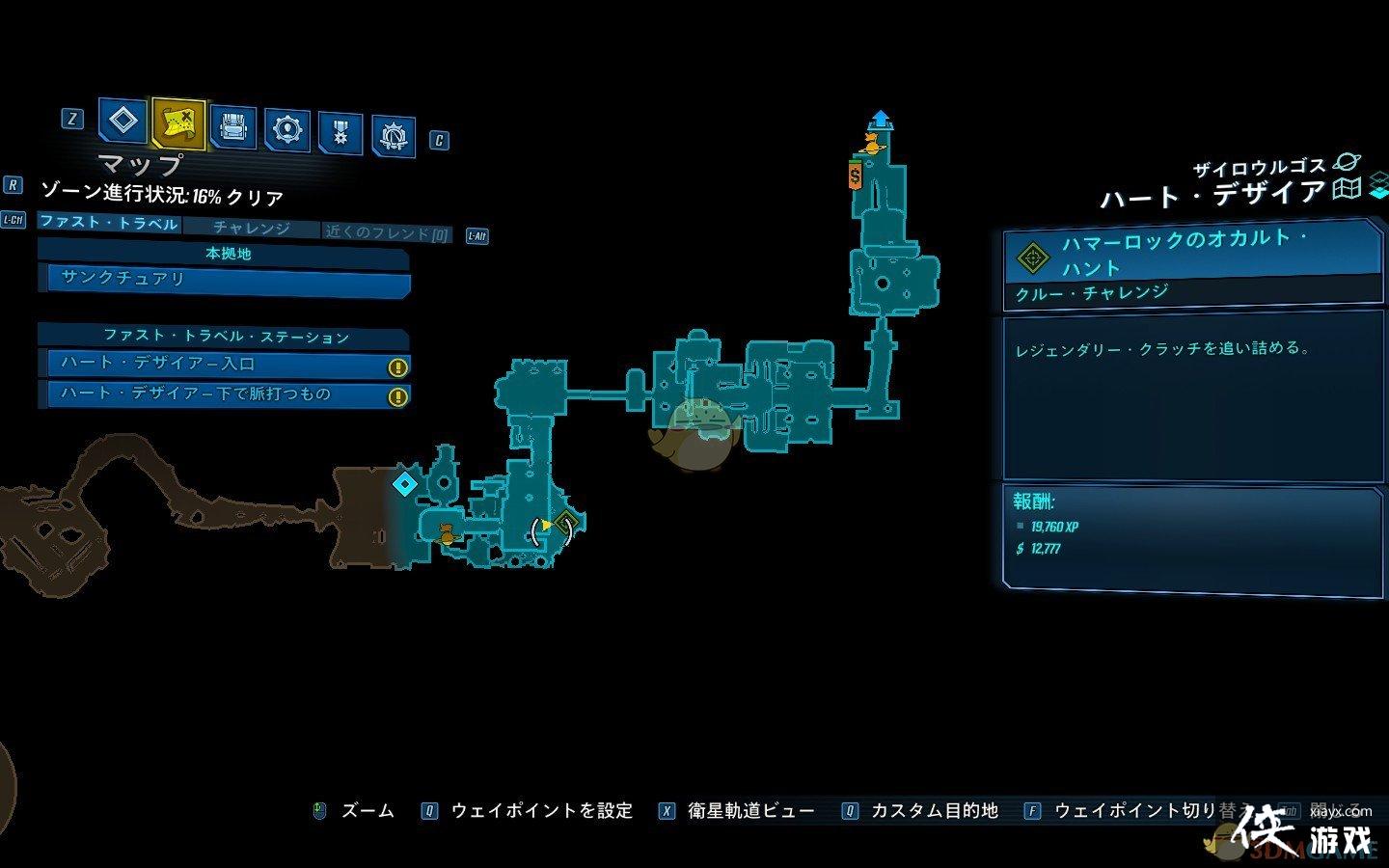Select the yellow Map tab icon
The height and width of the screenshot is (868, 1389).
tap(178, 122)
